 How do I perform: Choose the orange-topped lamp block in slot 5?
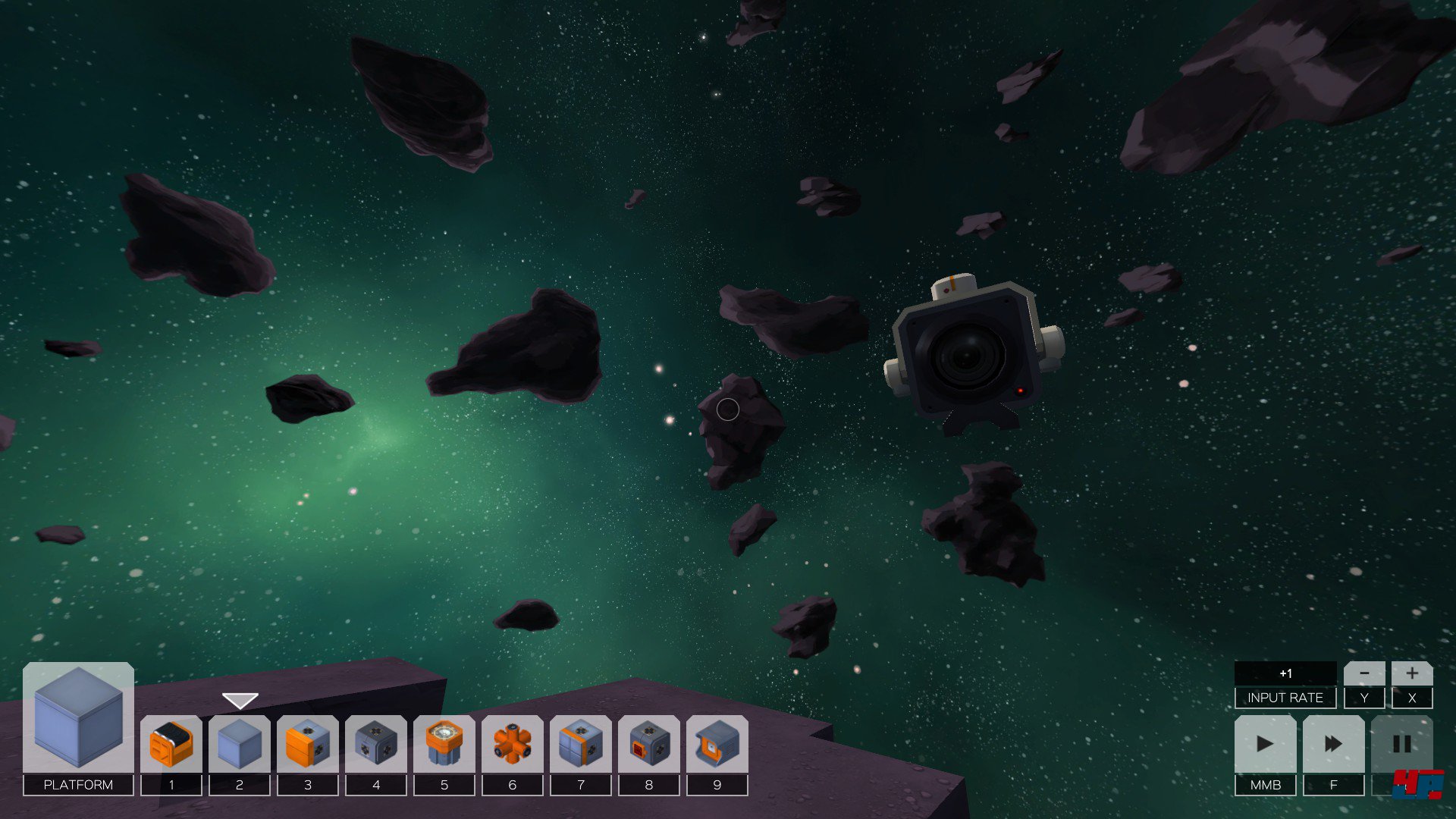[x=444, y=744]
